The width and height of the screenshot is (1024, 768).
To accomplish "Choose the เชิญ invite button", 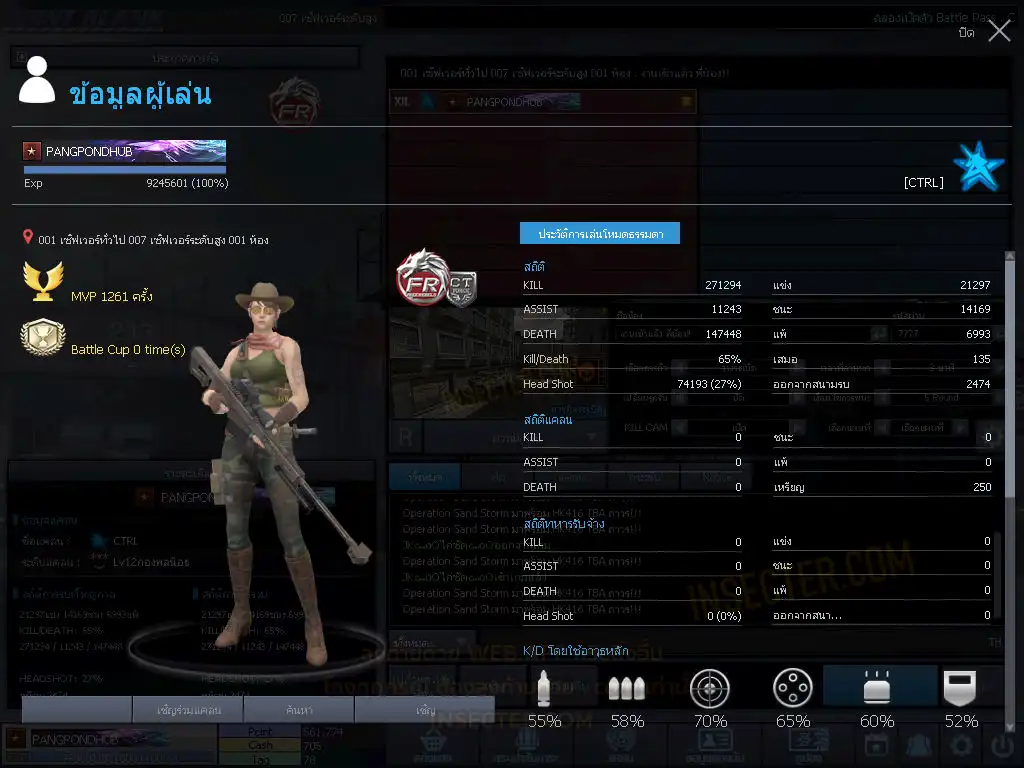I will click(425, 710).
